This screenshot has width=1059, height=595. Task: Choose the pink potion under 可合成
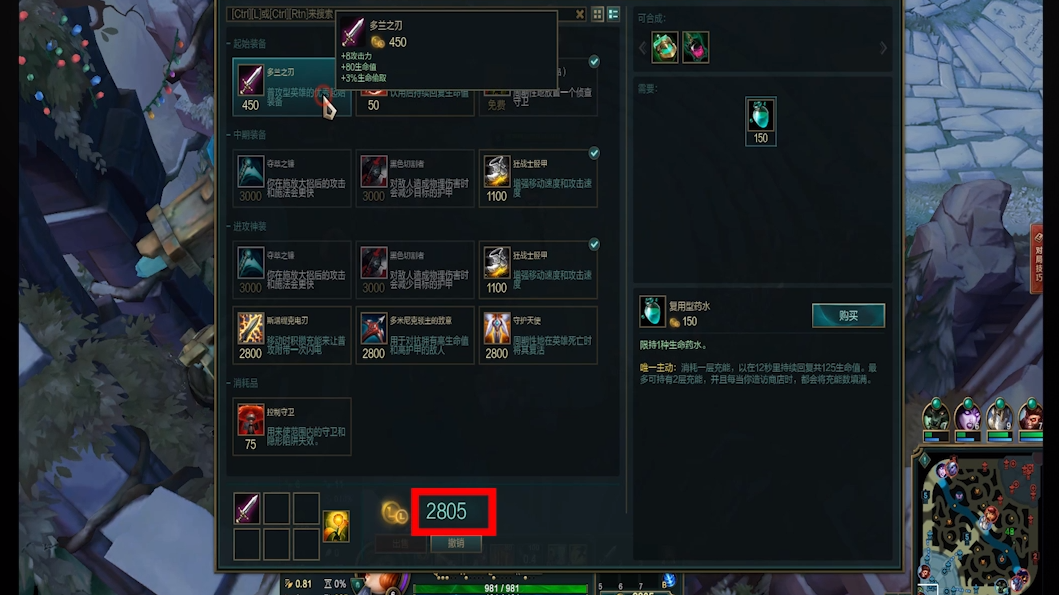pyautogui.click(x=695, y=47)
